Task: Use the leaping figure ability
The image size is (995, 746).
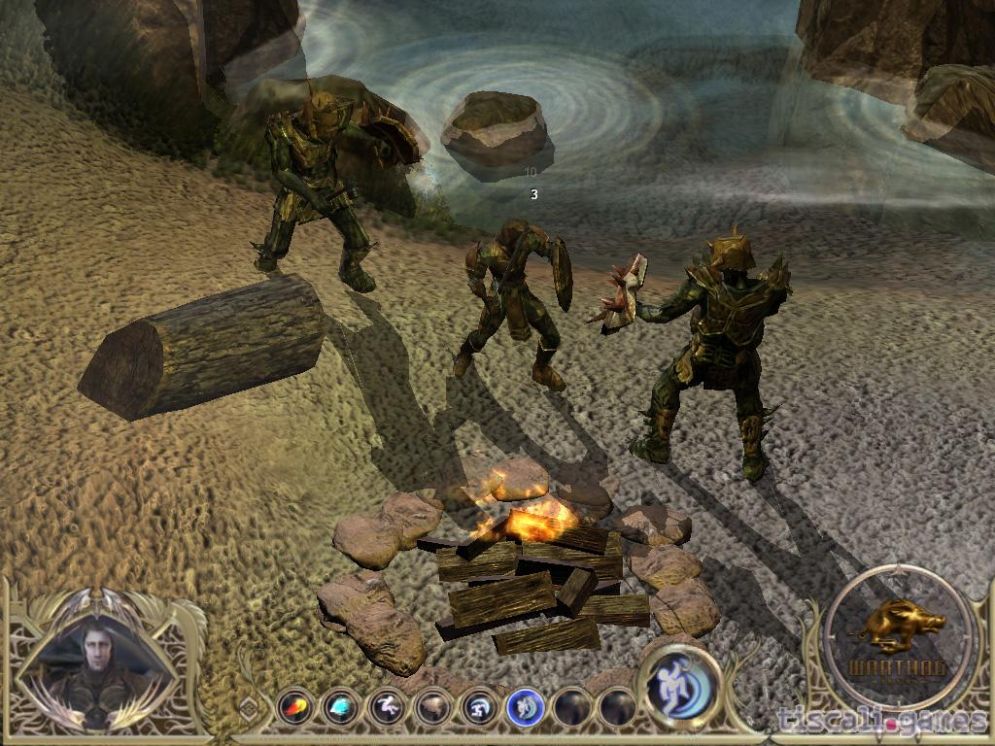Action: click(x=387, y=708)
